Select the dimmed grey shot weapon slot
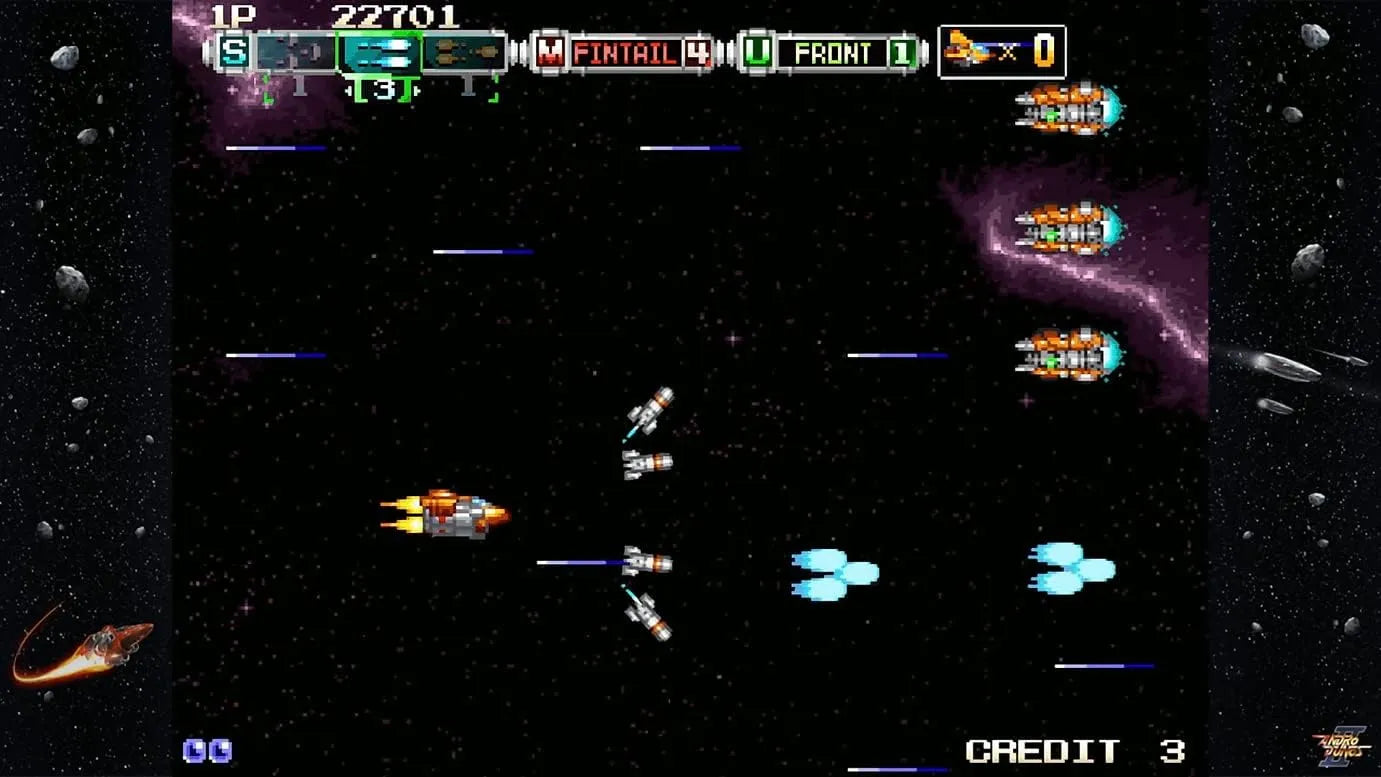 pyautogui.click(x=296, y=51)
